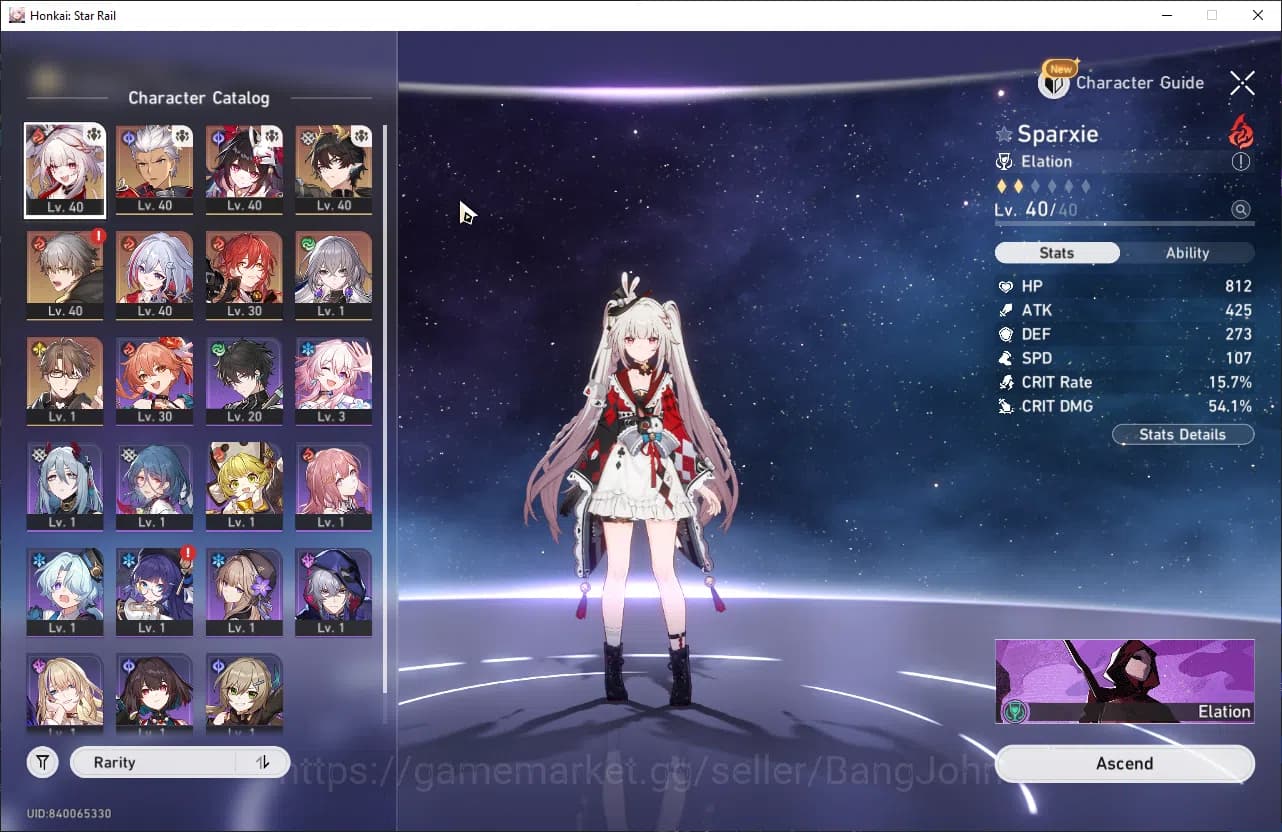Click the second lit Eidolon diamond
The width and height of the screenshot is (1282, 832).
click(1016, 185)
